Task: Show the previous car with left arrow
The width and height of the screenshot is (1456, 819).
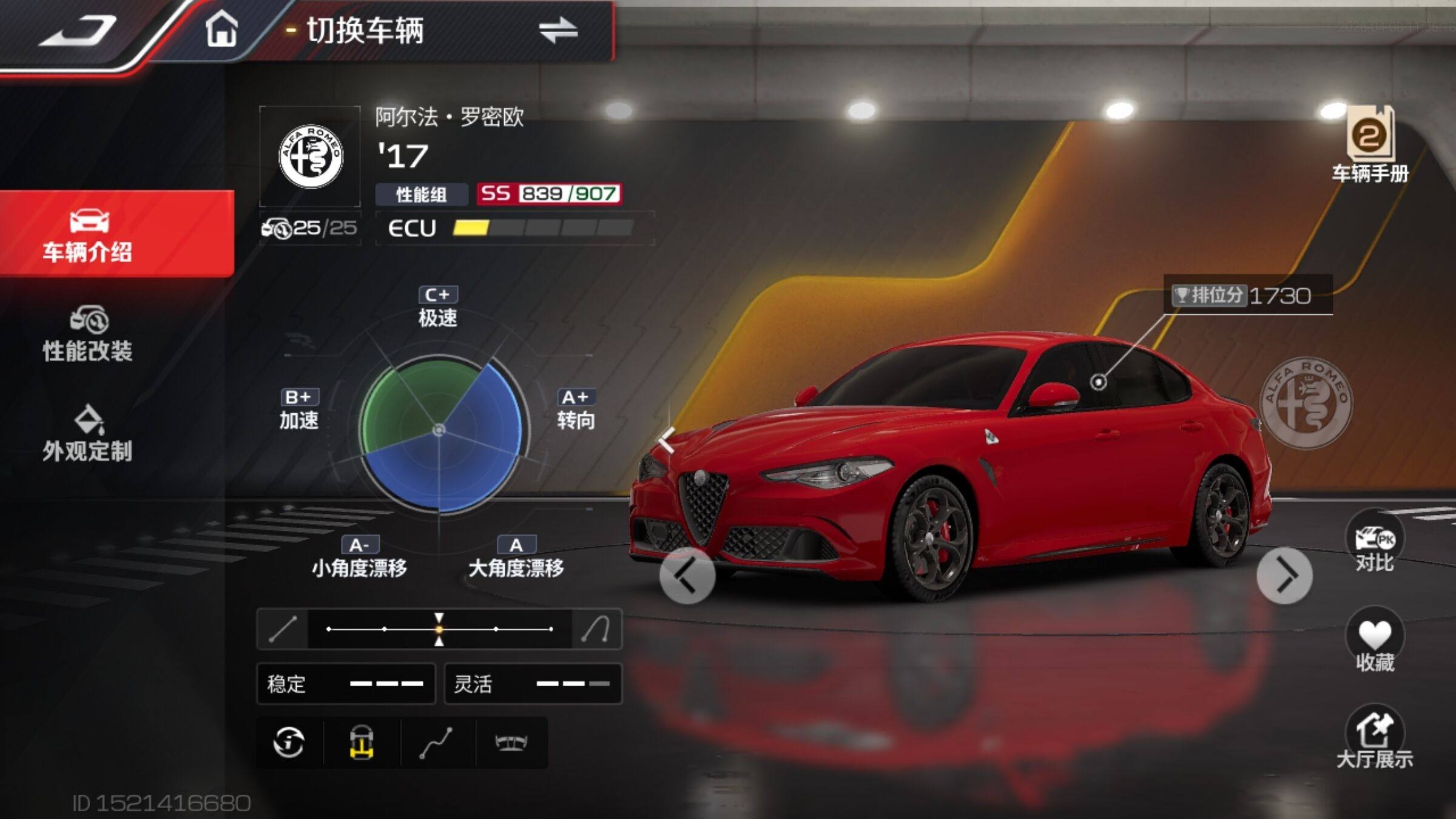Action: coord(687,575)
